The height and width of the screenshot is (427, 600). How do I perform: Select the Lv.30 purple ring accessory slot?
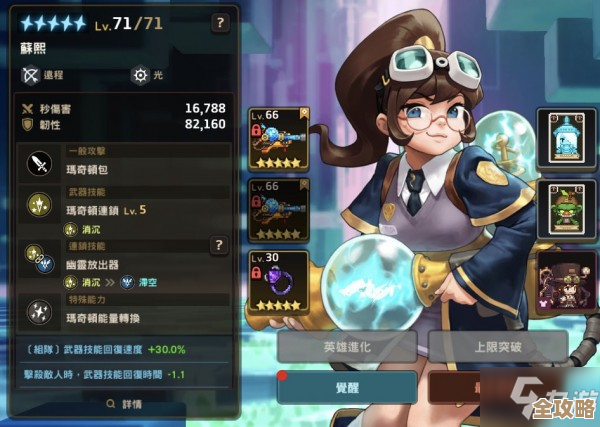click(x=278, y=284)
